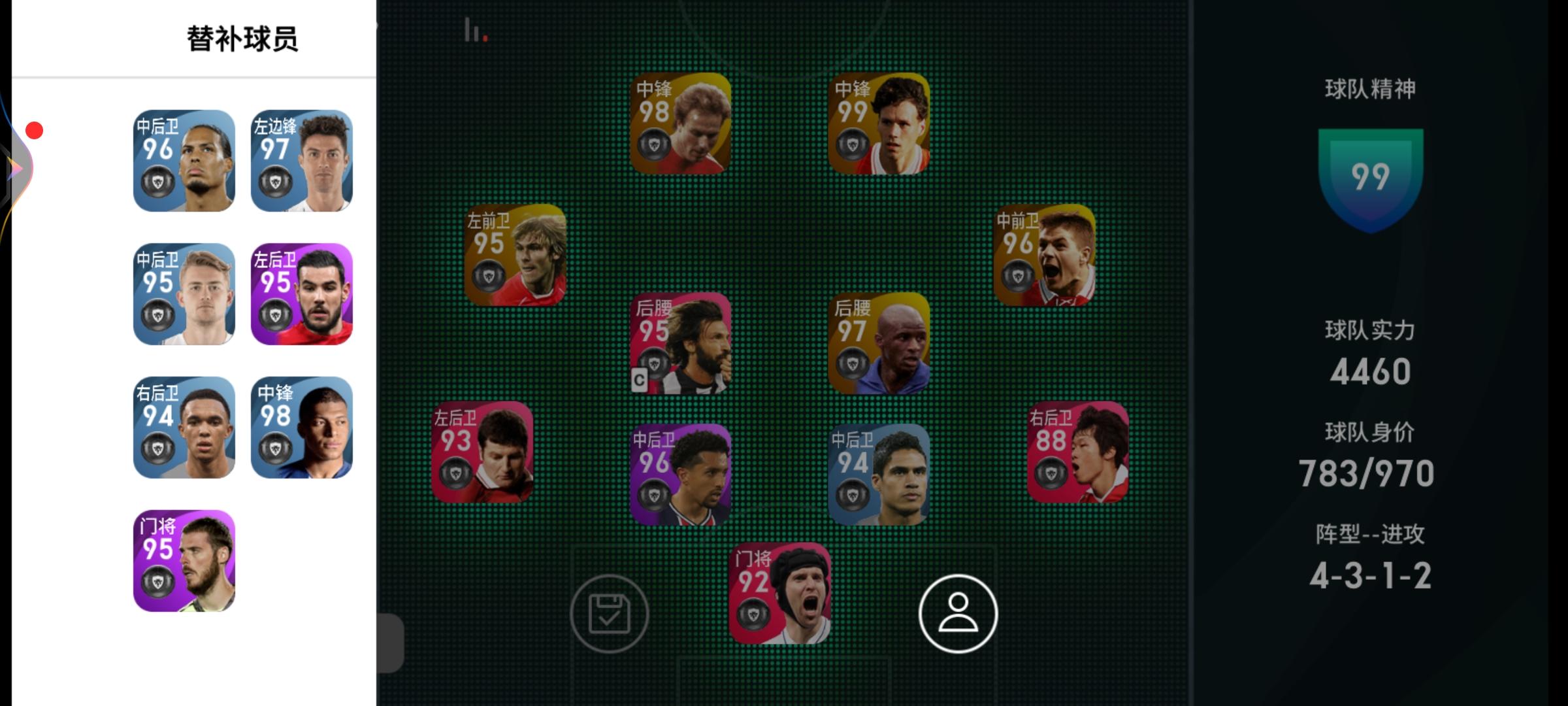Click substitute 中后卫 96 Van Dijk card
Image resolution: width=1568 pixels, height=706 pixels.
point(184,160)
